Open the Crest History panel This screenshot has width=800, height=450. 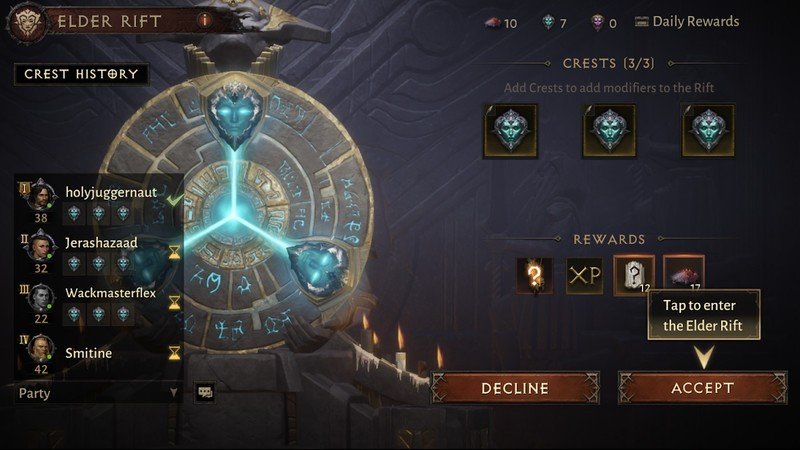coord(82,74)
